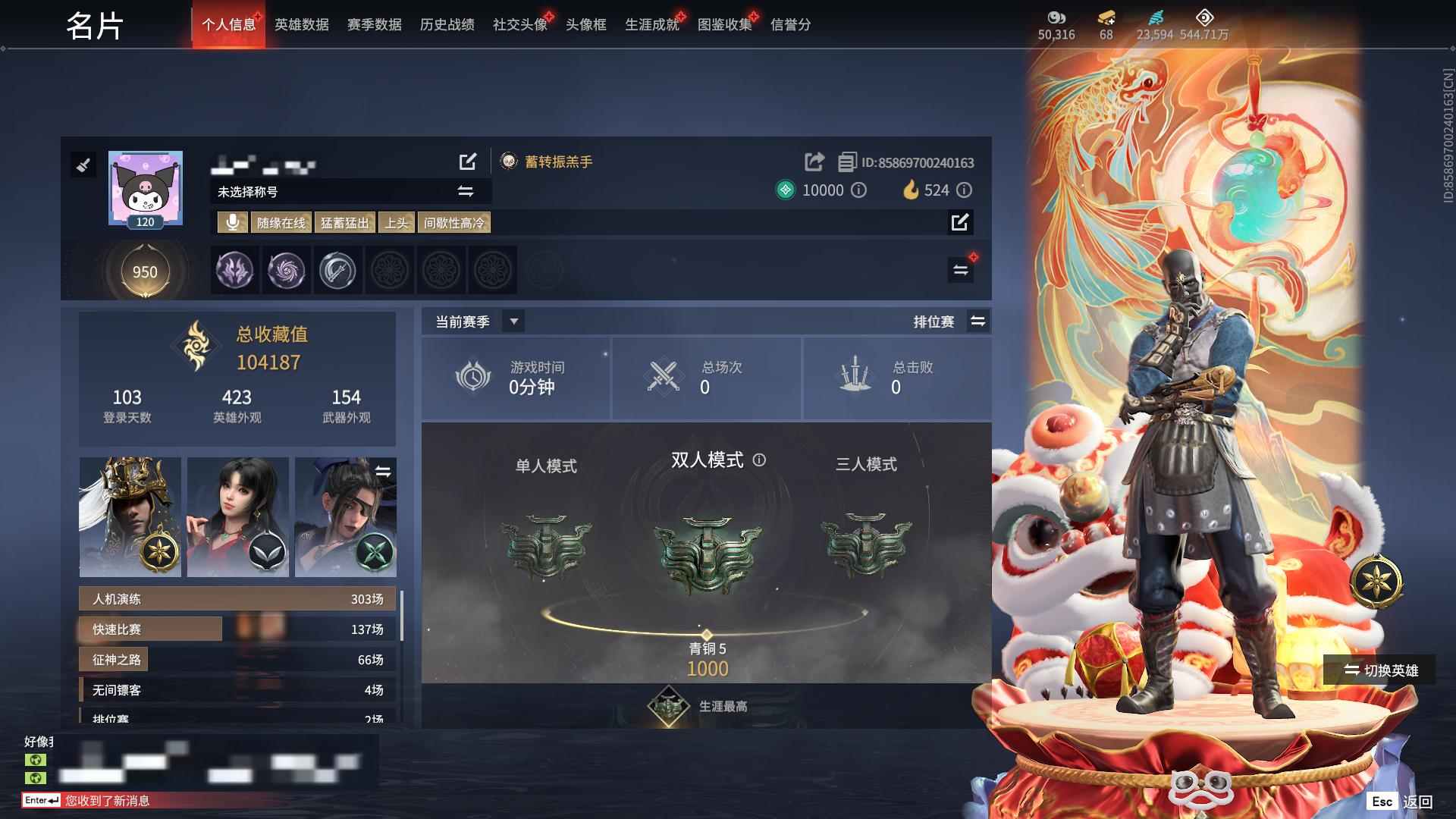The height and width of the screenshot is (819, 1456).
Task: Open the 排位赛 mode switcher
Action: [x=978, y=322]
